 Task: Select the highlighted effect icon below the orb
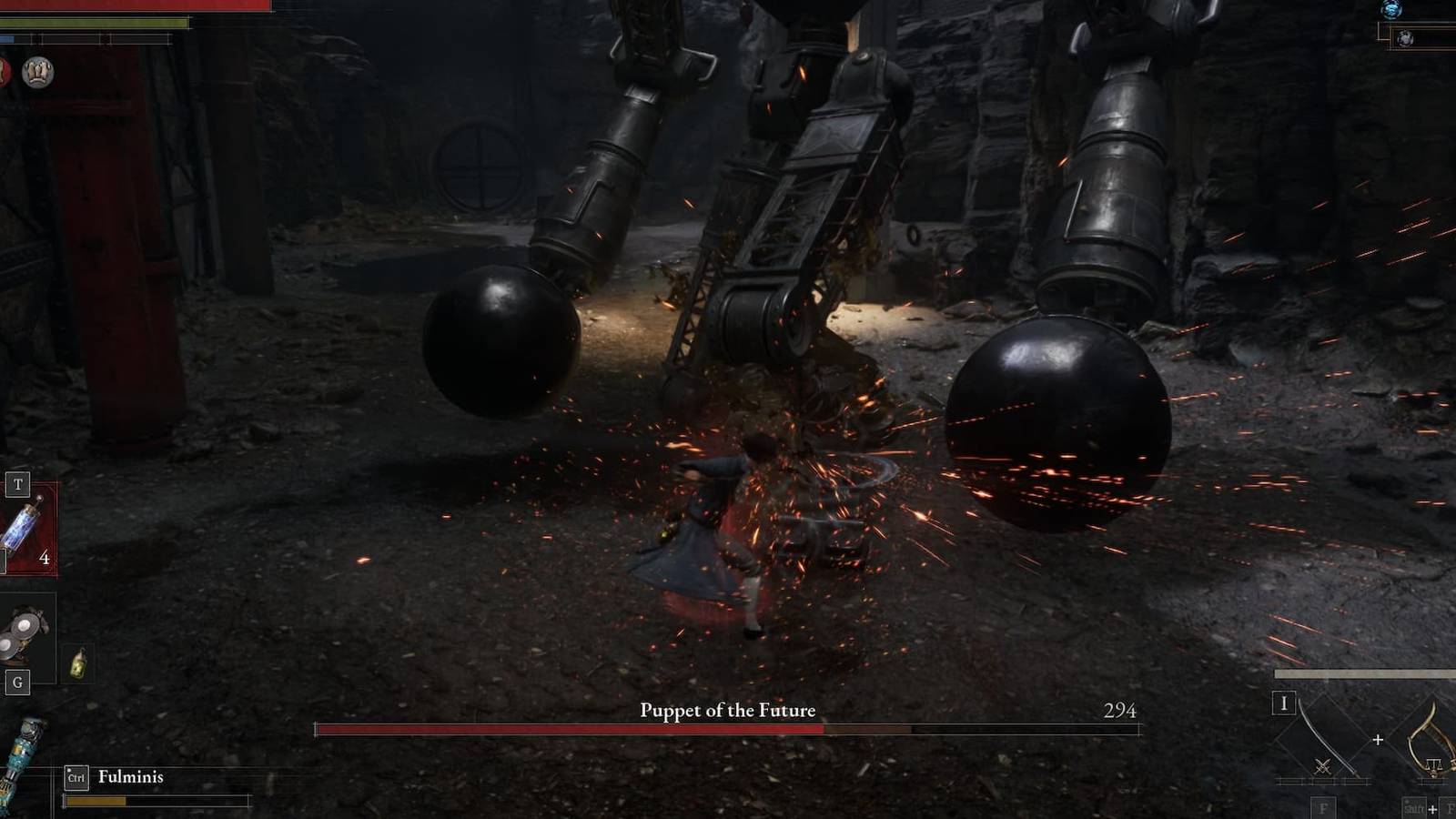pos(1405,38)
